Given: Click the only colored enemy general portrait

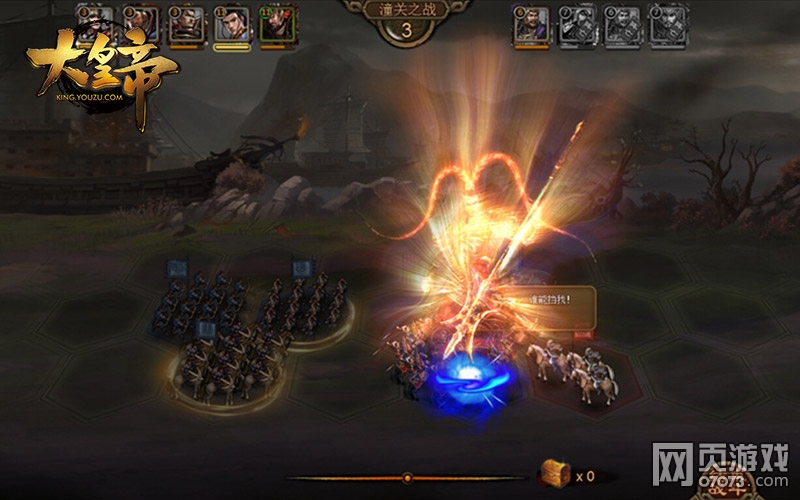Looking at the screenshot, I should (x=530, y=24).
